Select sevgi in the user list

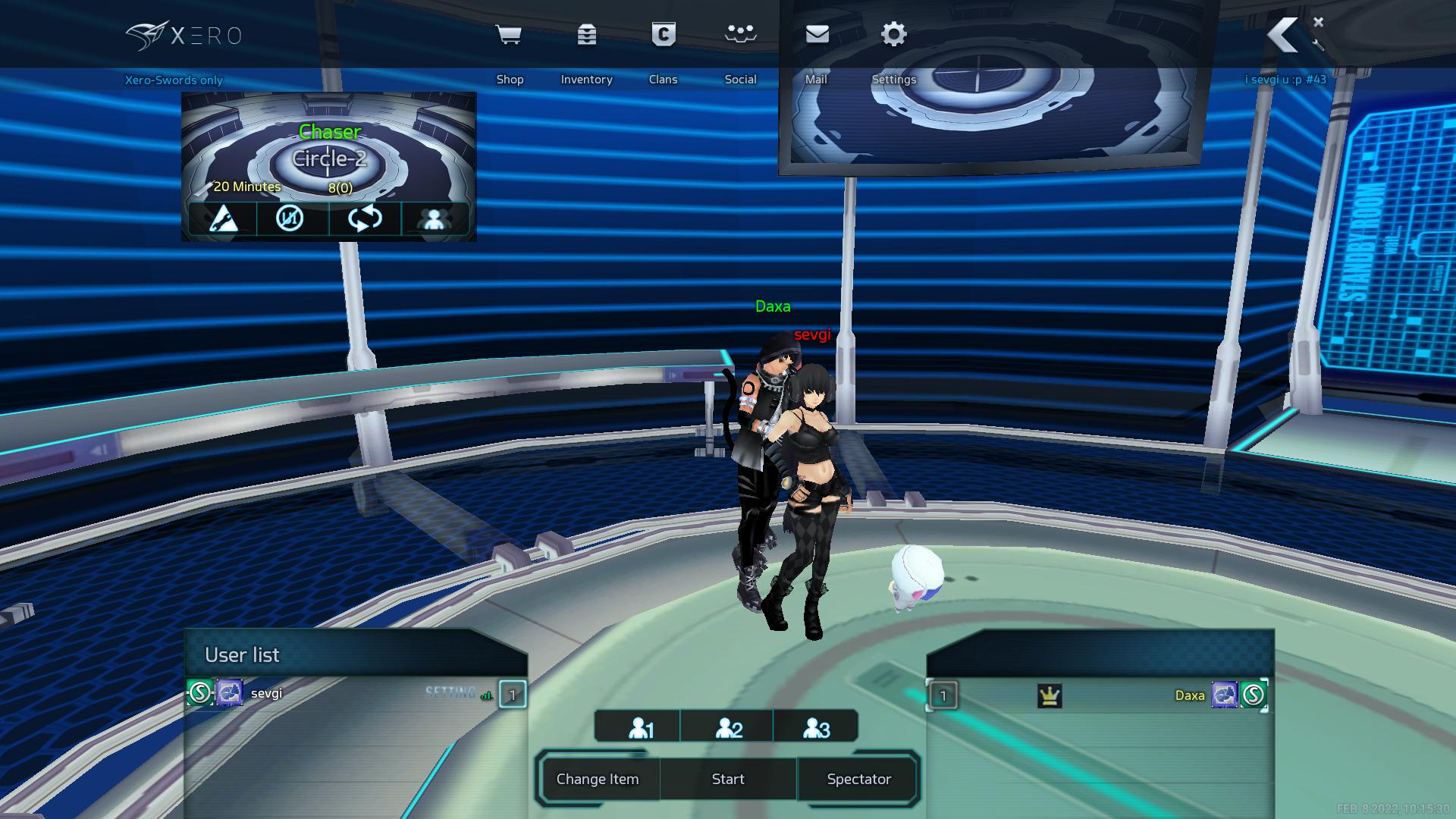coord(266,693)
